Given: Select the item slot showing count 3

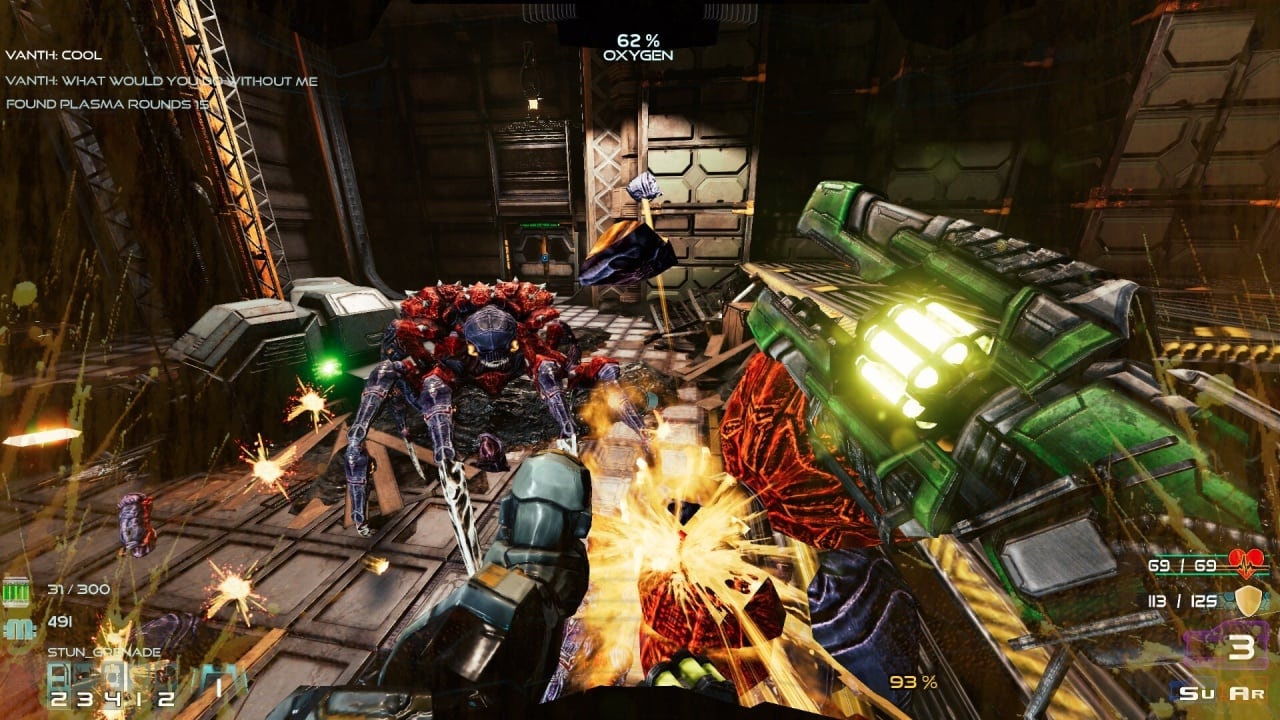Looking at the screenshot, I should click(x=86, y=686).
